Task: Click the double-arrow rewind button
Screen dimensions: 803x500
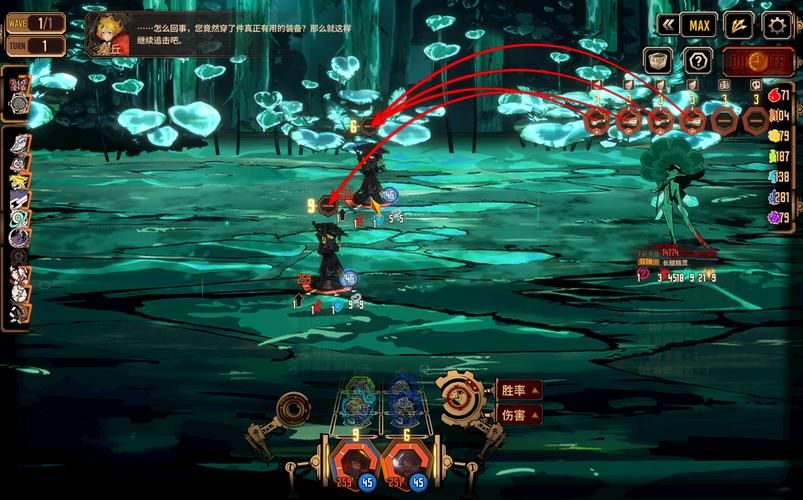Action: [x=666, y=24]
